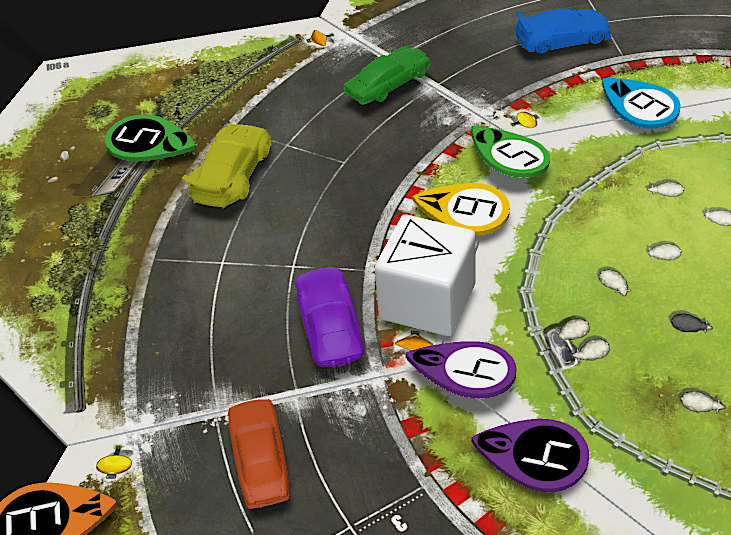Click the white-faced purple gear 4 token

(464, 367)
